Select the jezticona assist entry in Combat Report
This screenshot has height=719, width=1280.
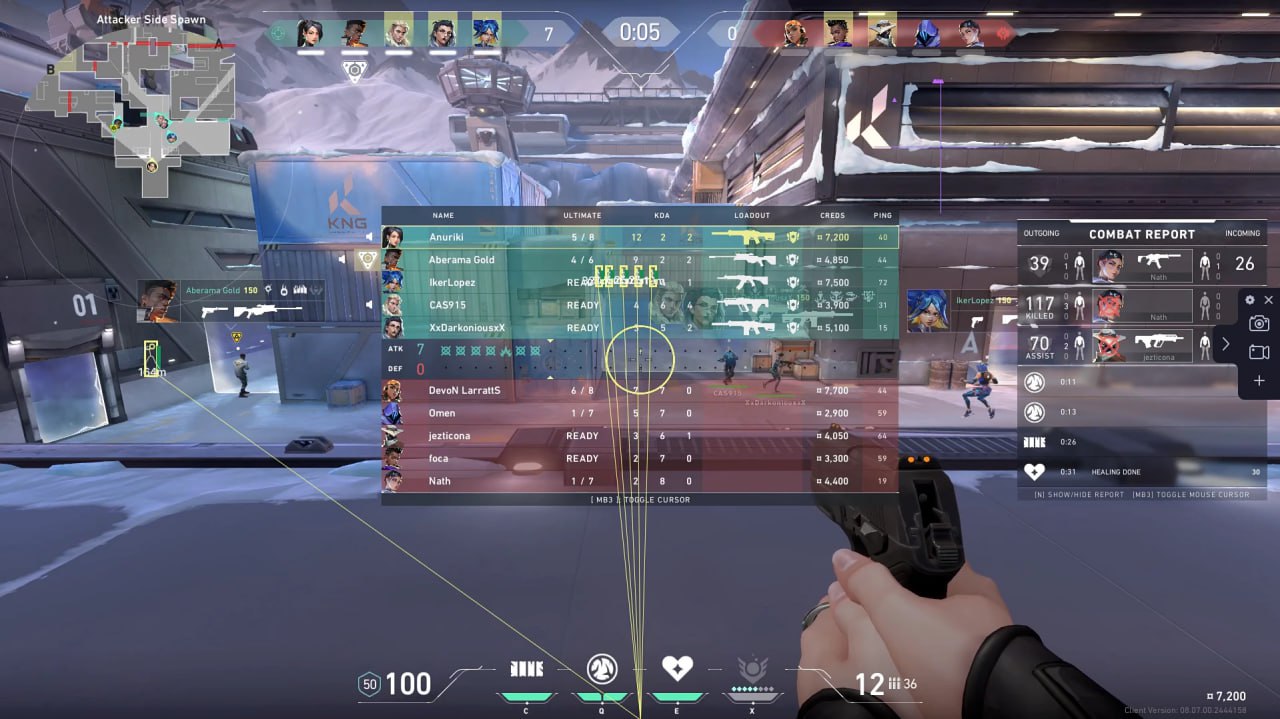coord(1141,344)
